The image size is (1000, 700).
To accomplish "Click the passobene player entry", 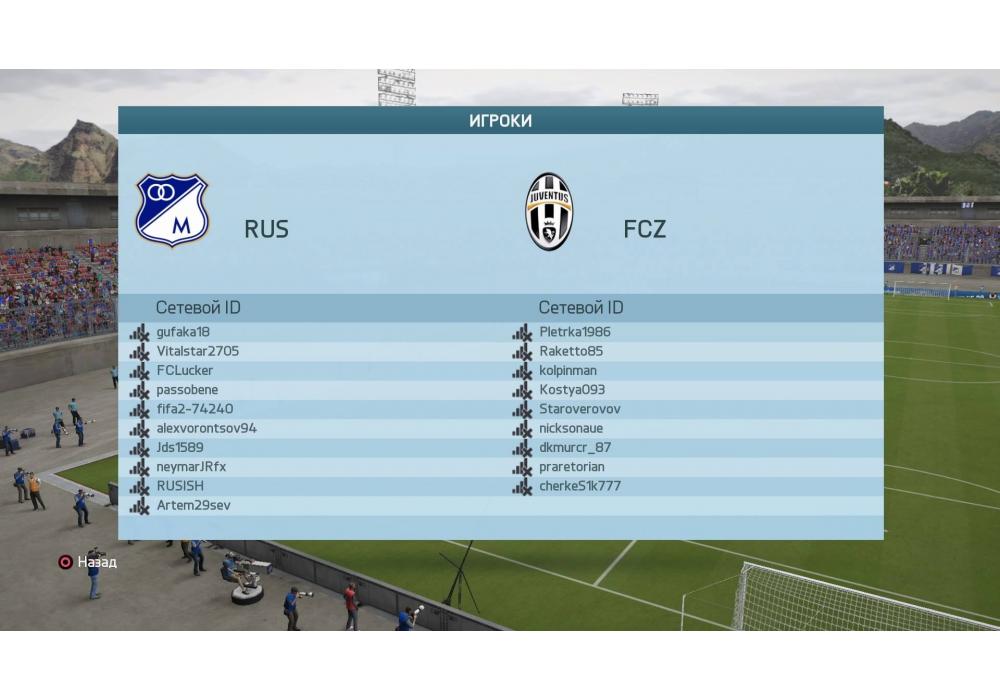I will 187,390.
